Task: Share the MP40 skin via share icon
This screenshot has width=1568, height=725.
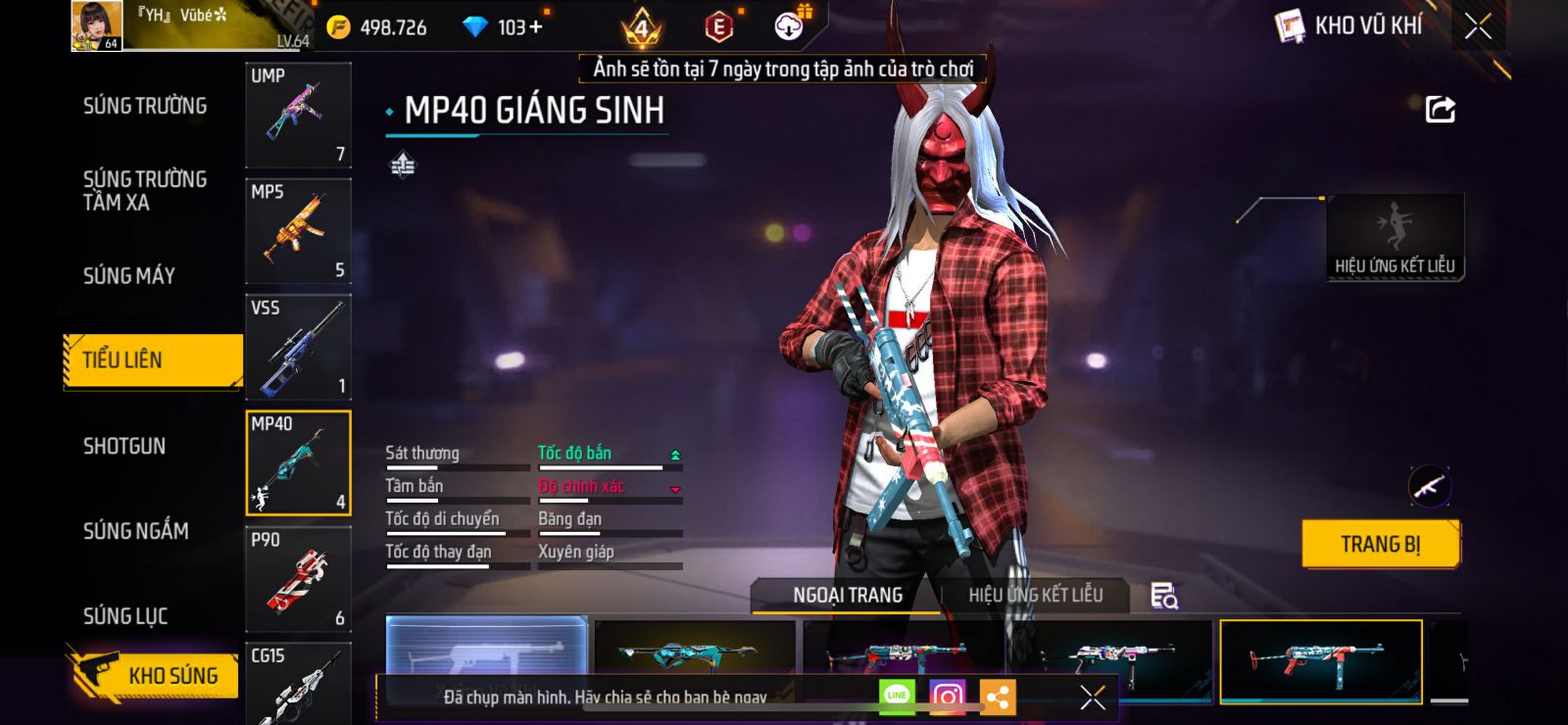Action: pos(1440,110)
